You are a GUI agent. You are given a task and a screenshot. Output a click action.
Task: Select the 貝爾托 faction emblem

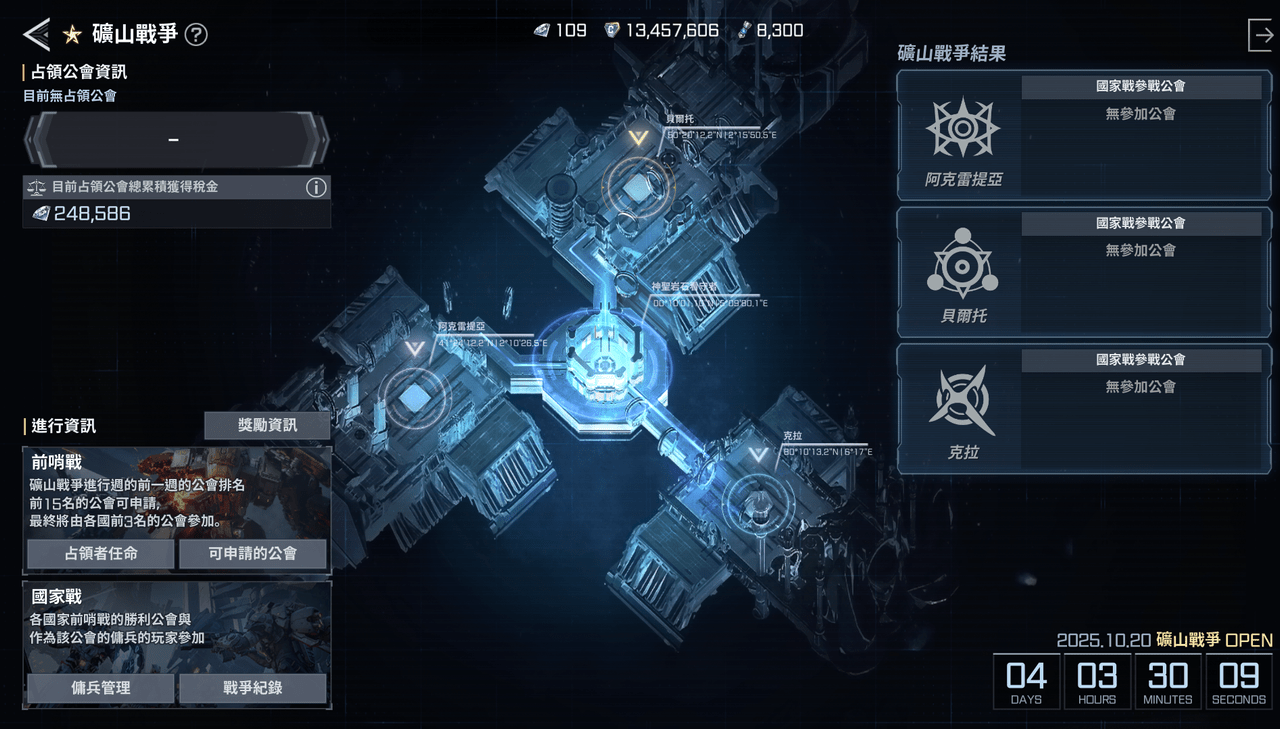(961, 266)
